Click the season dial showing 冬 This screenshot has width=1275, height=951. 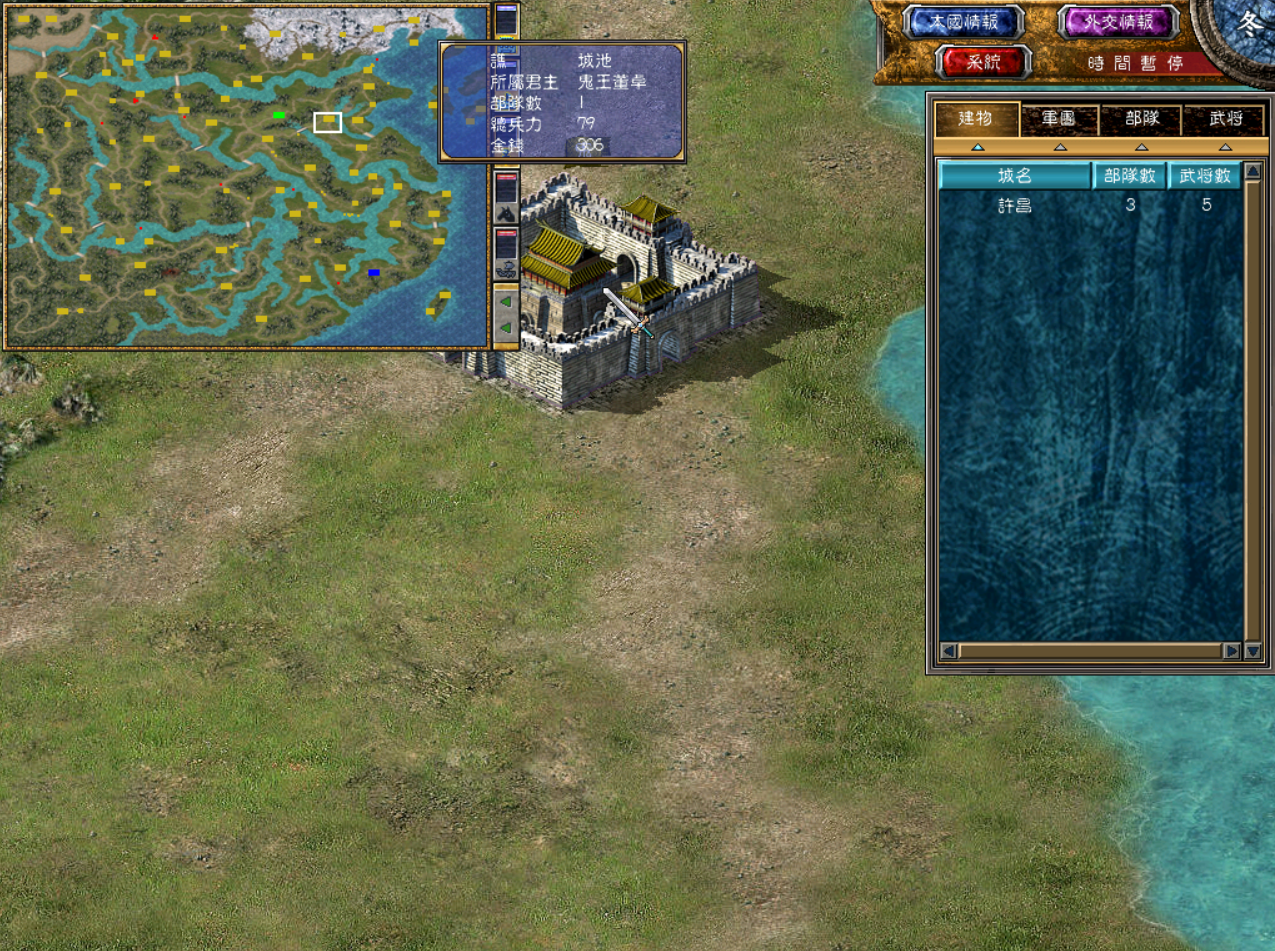point(1252,25)
